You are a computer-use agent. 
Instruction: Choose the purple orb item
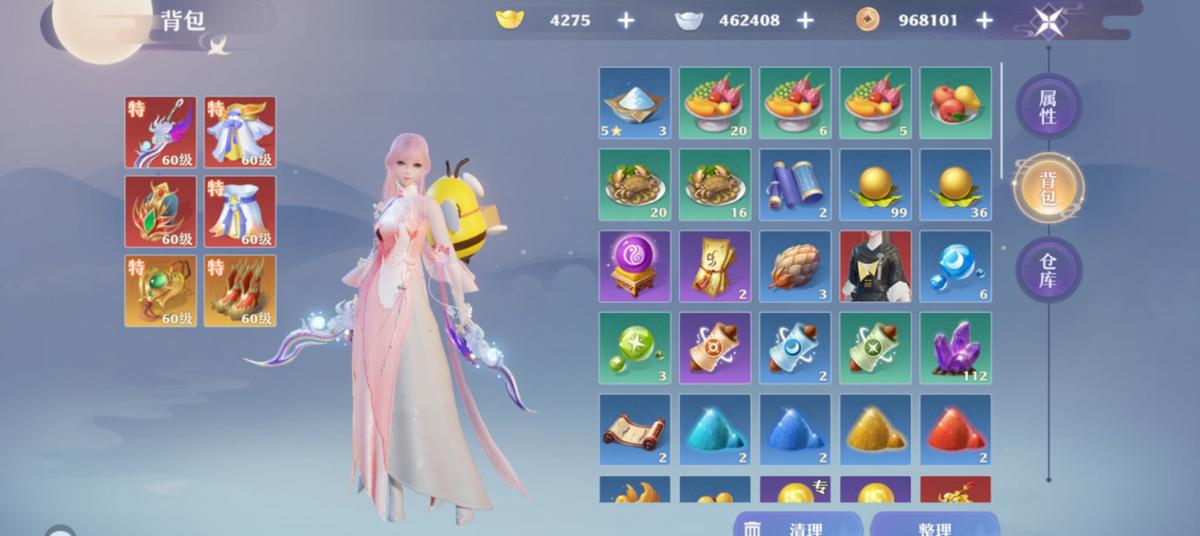click(635, 266)
